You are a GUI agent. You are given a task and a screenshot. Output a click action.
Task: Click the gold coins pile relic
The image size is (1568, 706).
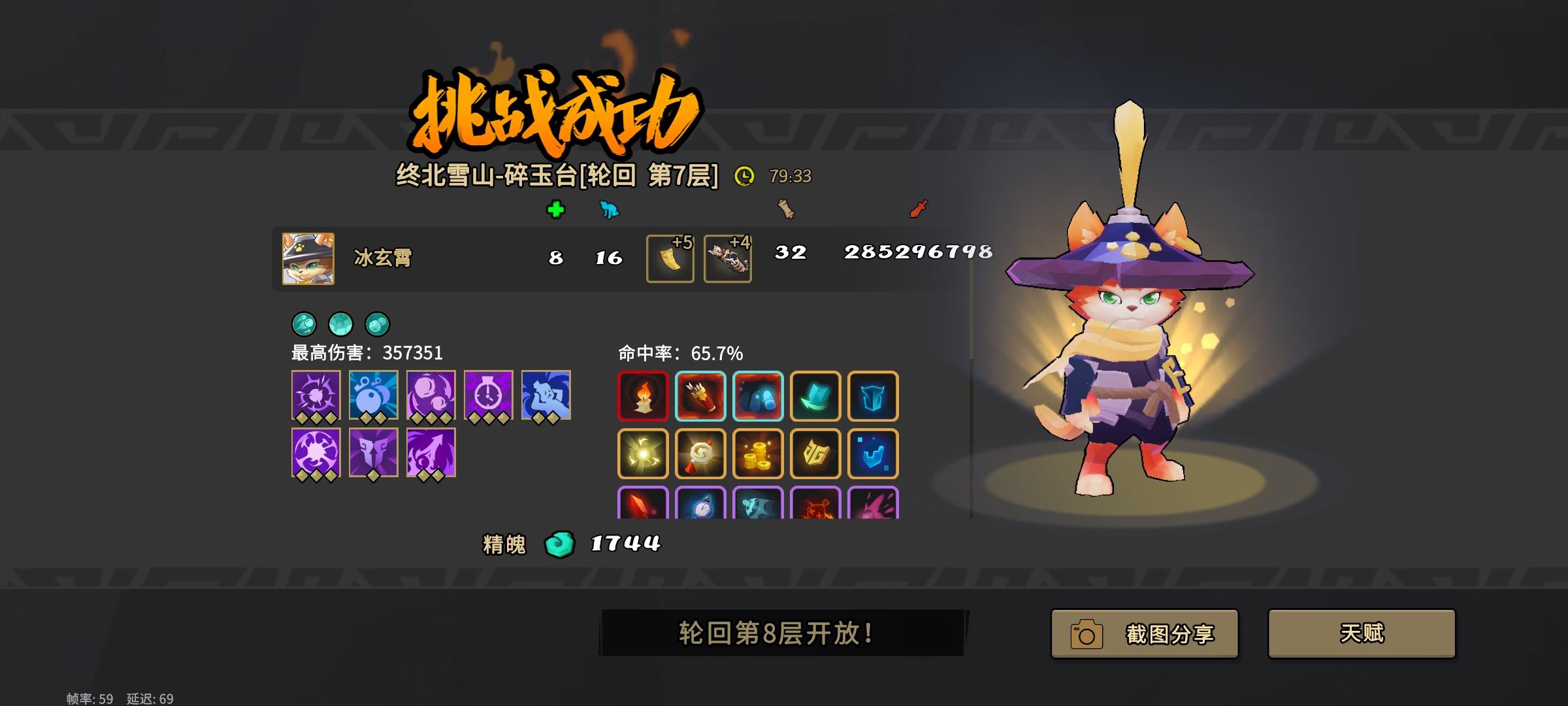[757, 454]
